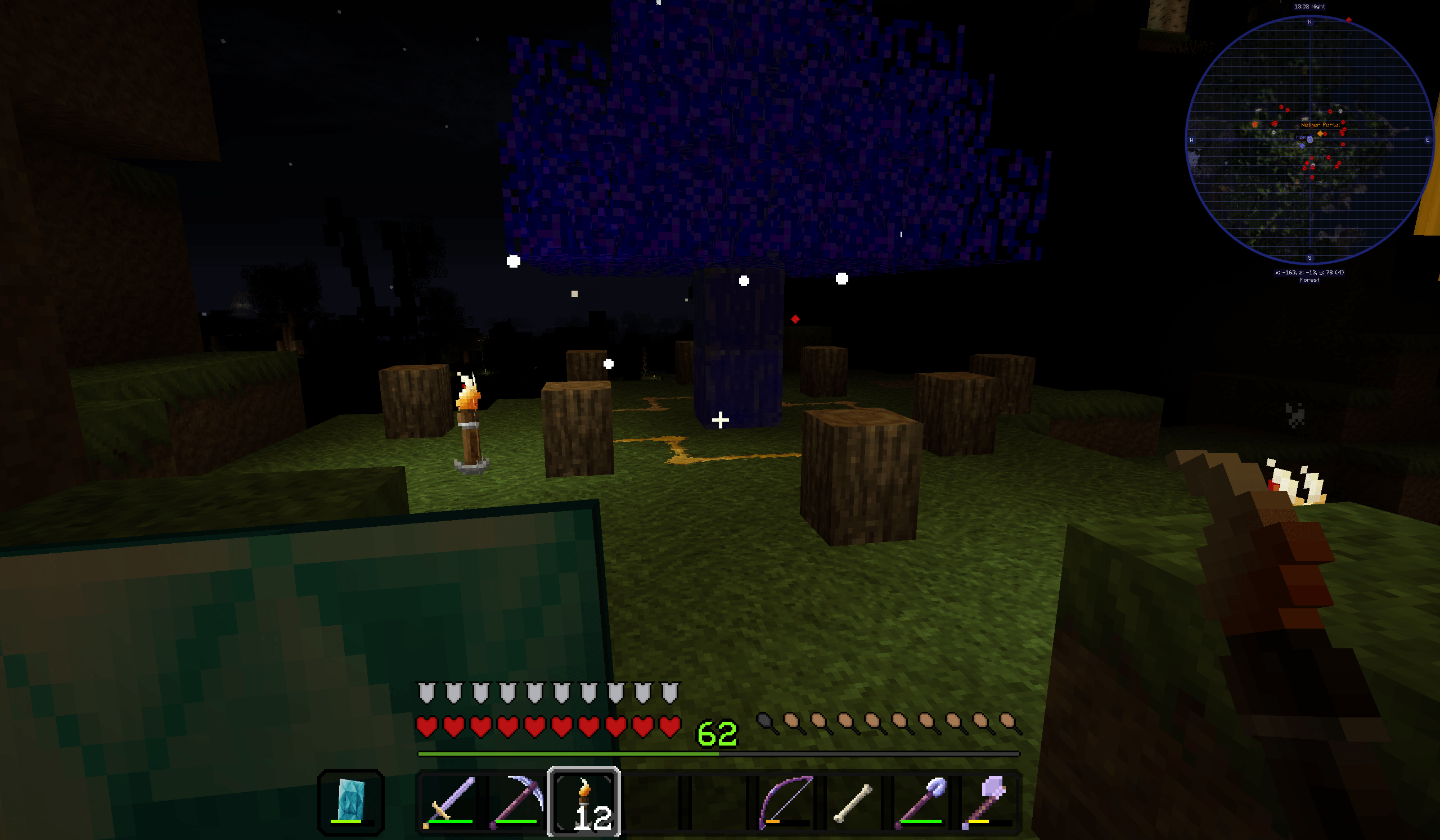Image resolution: width=1440 pixels, height=840 pixels.
Task: Toggle the Nether Portal waypoint marker
Action: click(1320, 133)
